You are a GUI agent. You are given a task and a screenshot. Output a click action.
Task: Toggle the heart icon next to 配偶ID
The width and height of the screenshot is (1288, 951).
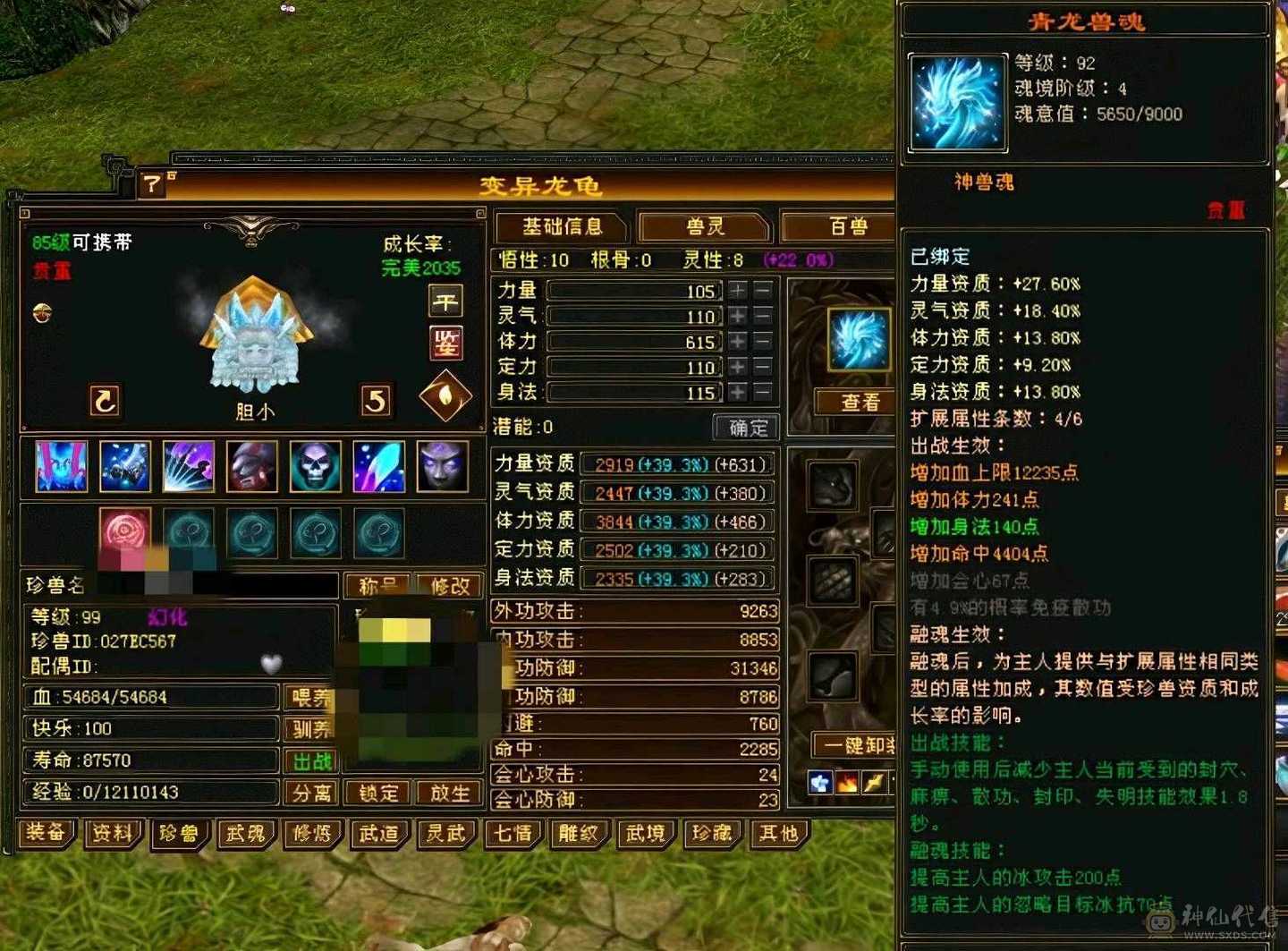click(x=270, y=663)
